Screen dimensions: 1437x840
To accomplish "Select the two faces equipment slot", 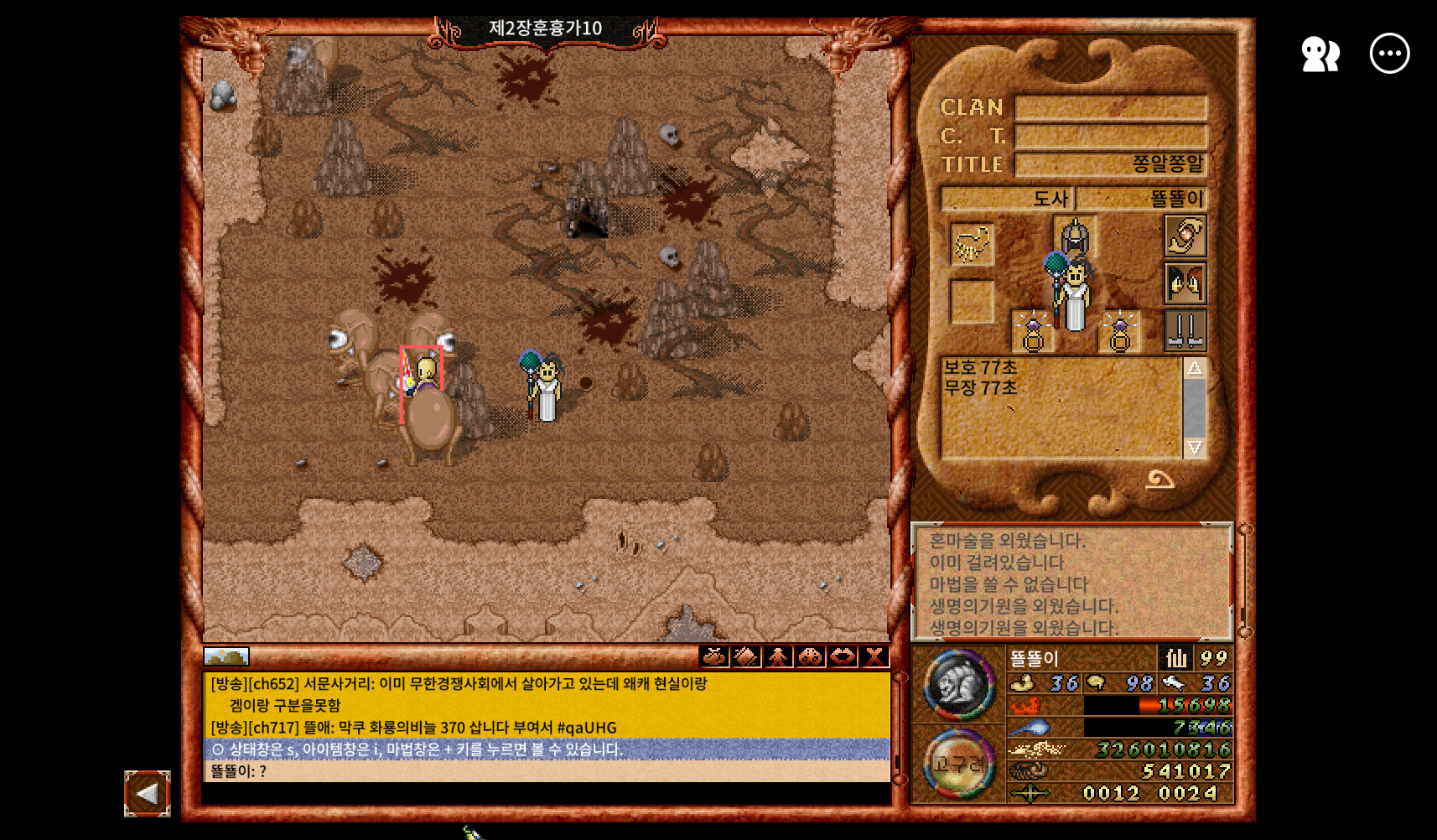I will click(1185, 283).
